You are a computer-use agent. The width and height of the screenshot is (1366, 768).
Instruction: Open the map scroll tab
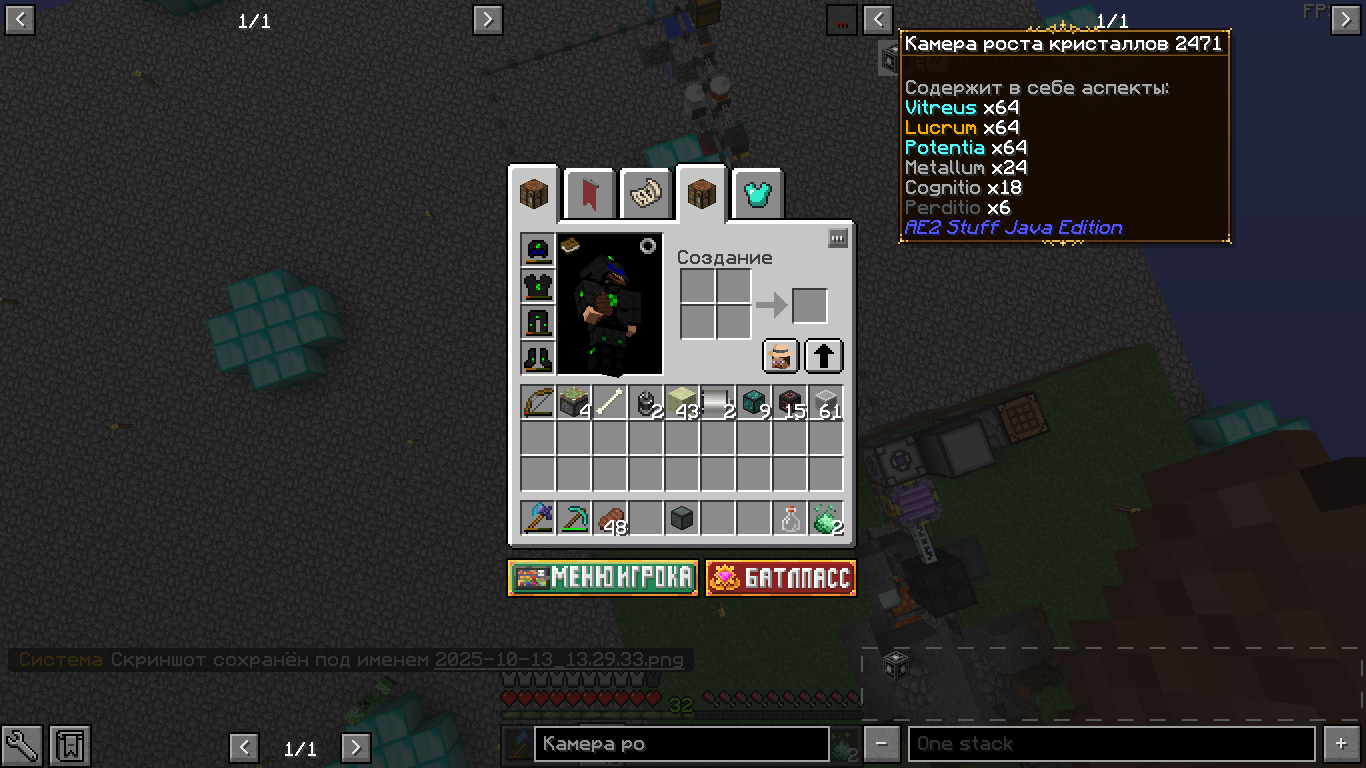(645, 195)
